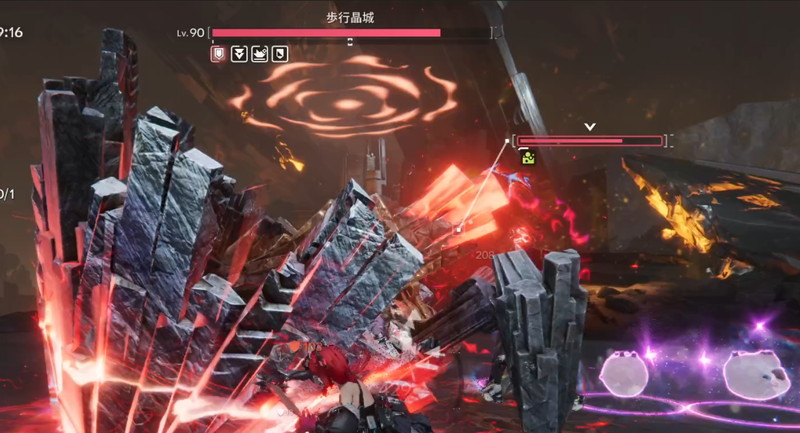Click the red highlighted shield status icon
The image size is (800, 433).
[x=218, y=54]
